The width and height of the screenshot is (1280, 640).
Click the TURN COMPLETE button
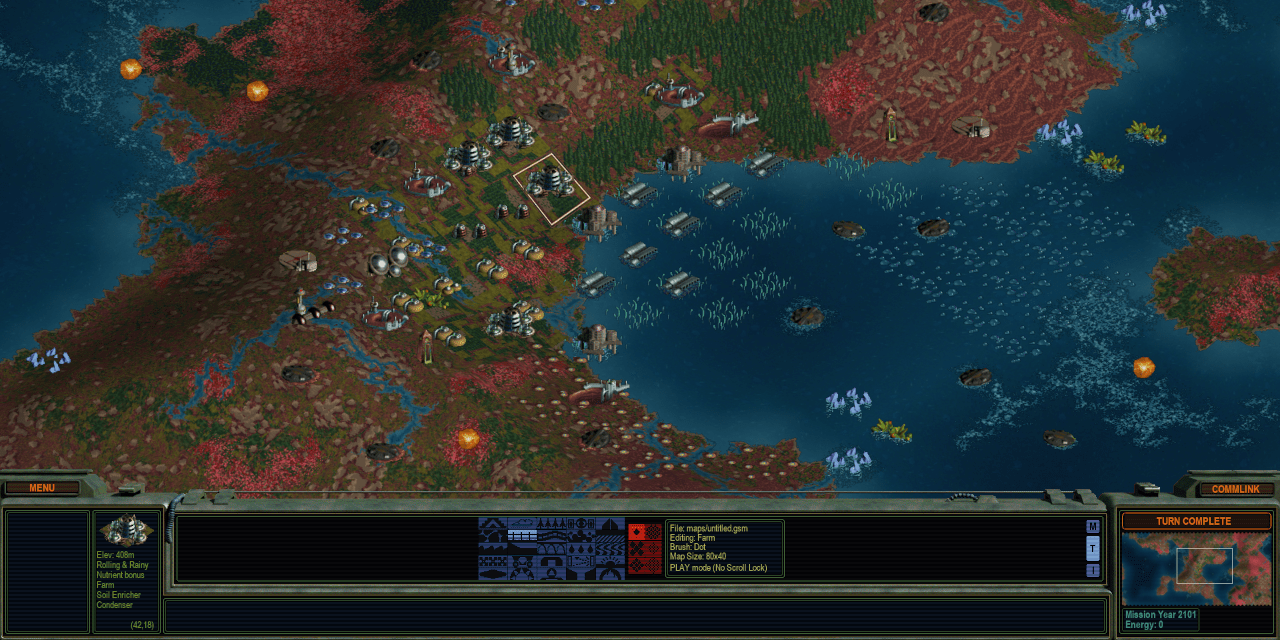(1194, 521)
